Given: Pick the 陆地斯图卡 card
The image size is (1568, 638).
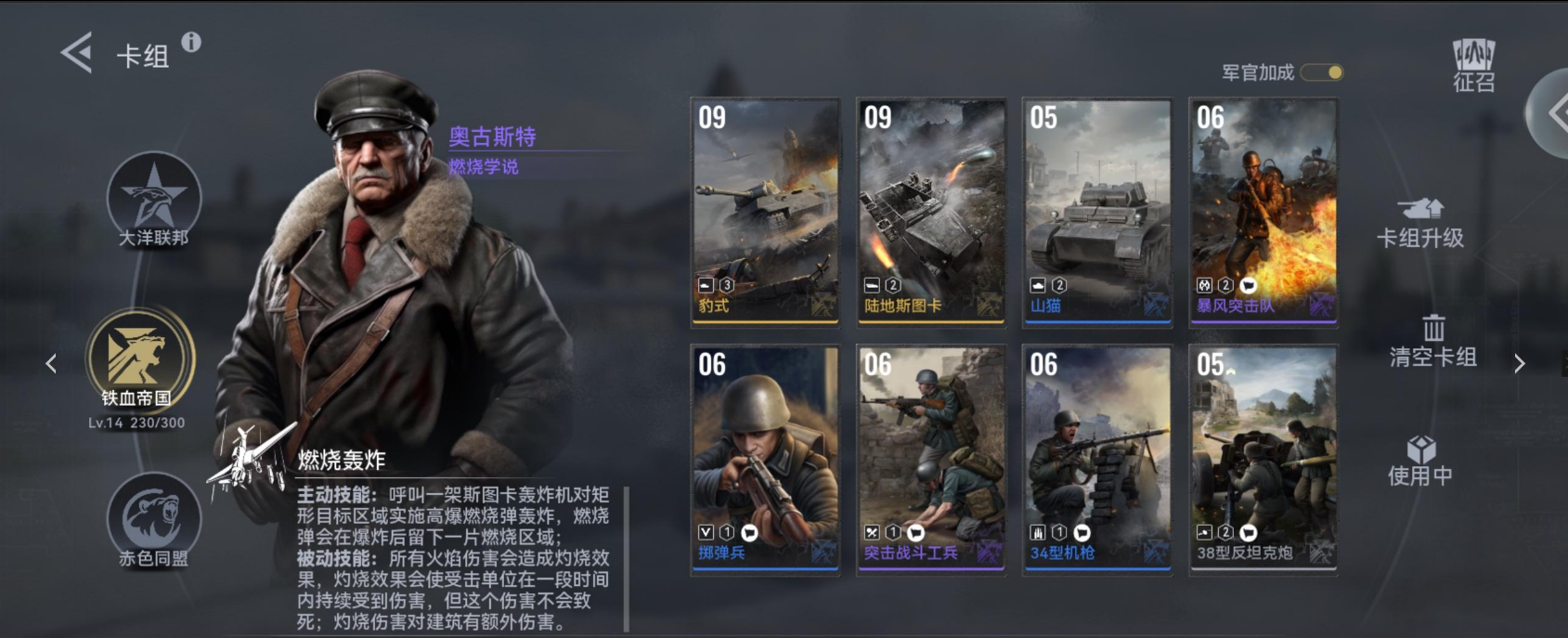Looking at the screenshot, I should (931, 213).
